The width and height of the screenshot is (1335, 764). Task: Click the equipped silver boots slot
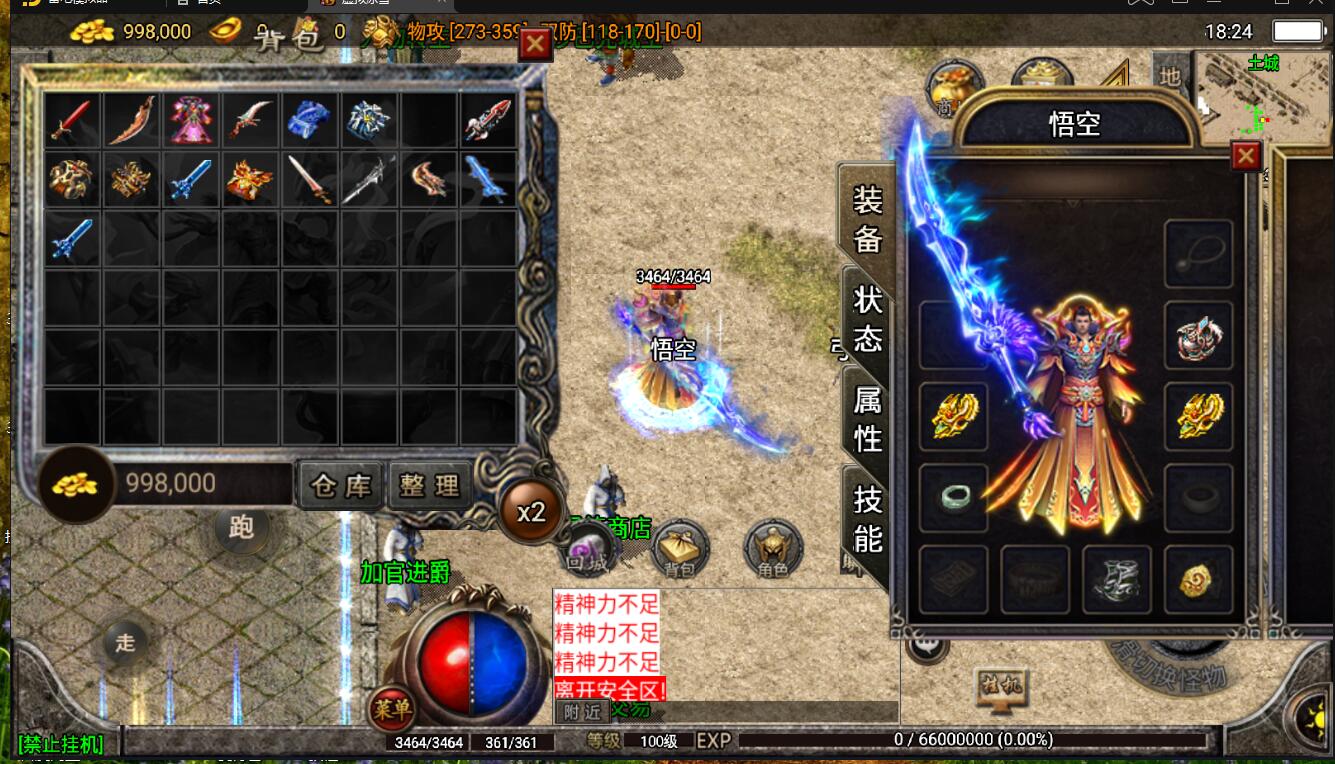tap(1117, 579)
